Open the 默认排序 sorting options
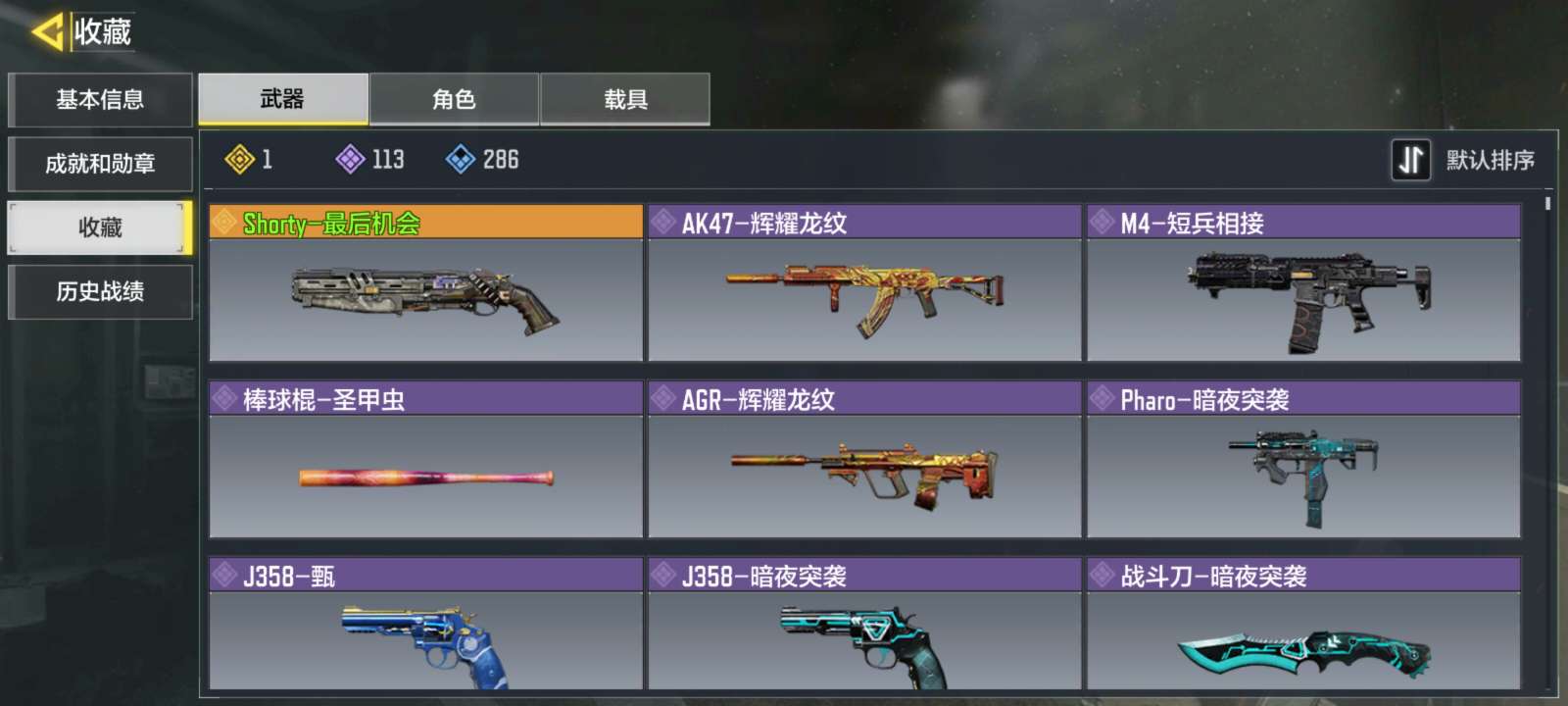The image size is (1568, 706). tap(1489, 159)
